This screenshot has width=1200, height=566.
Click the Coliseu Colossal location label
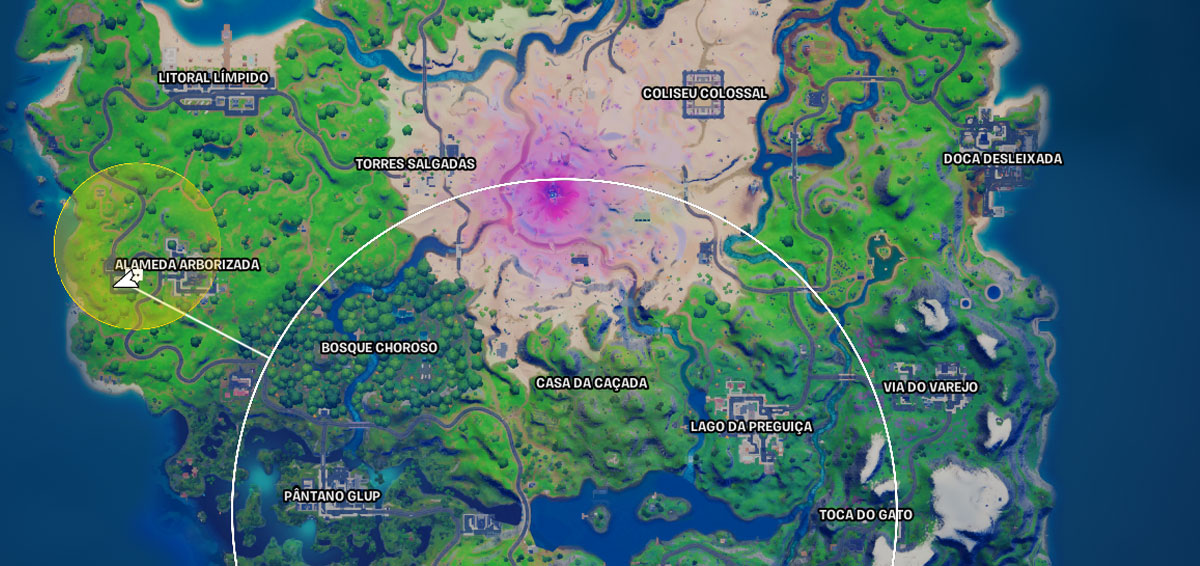(705, 93)
